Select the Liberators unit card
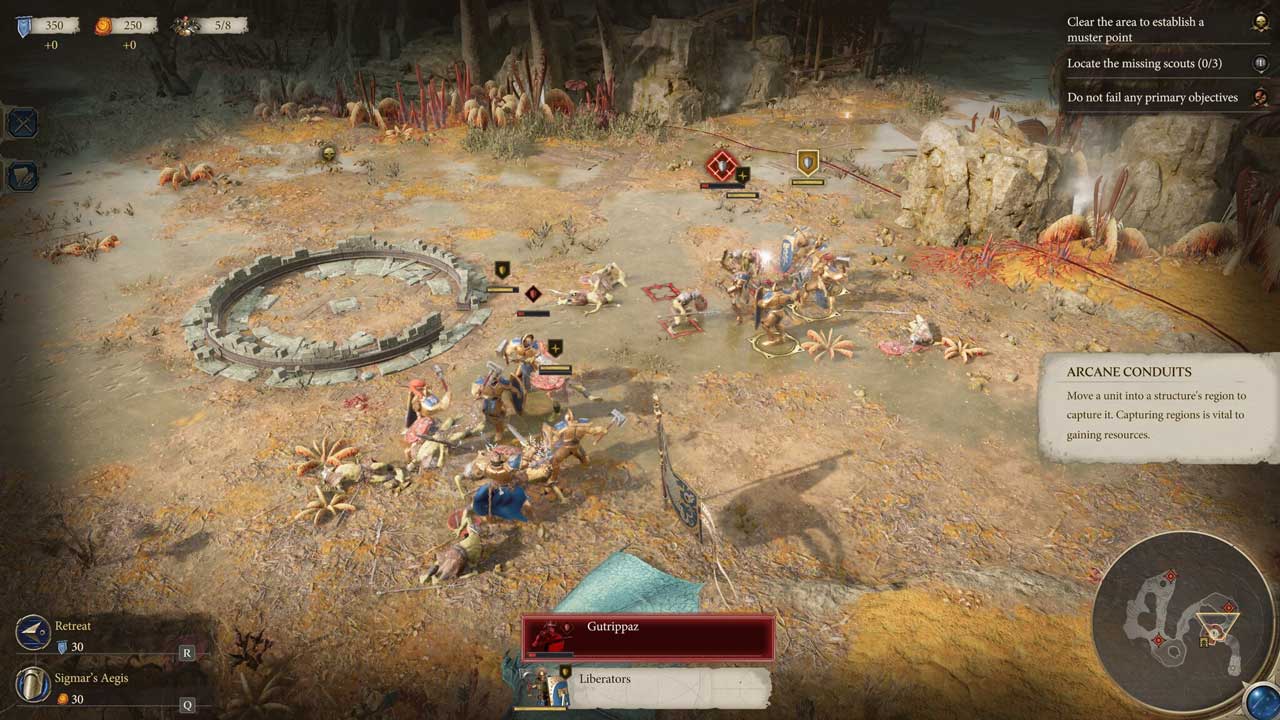The width and height of the screenshot is (1280, 720). pyautogui.click(x=645, y=686)
